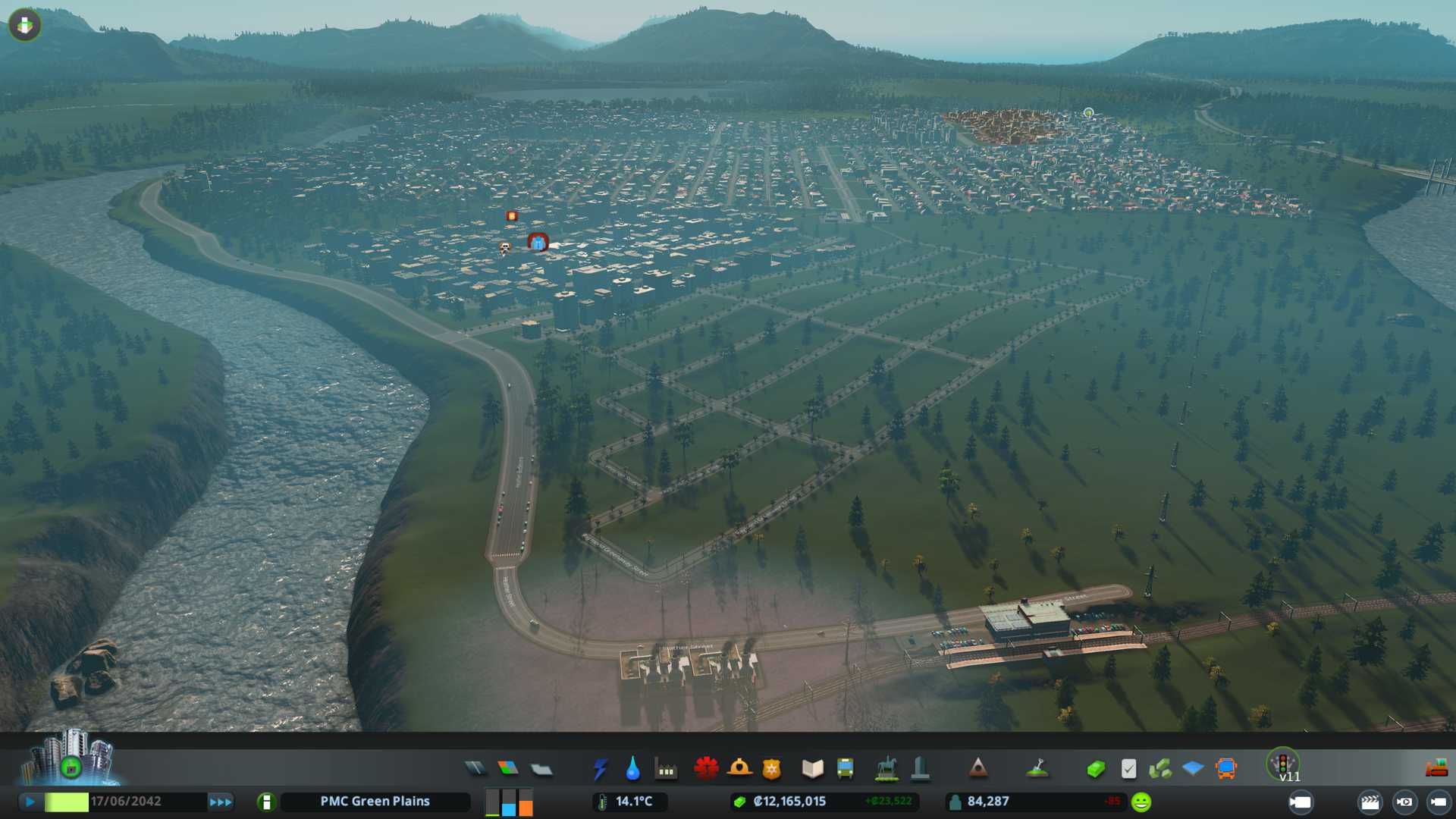The image size is (1456, 819).
Task: Select the red Healthcare menu icon
Action: [x=706, y=769]
